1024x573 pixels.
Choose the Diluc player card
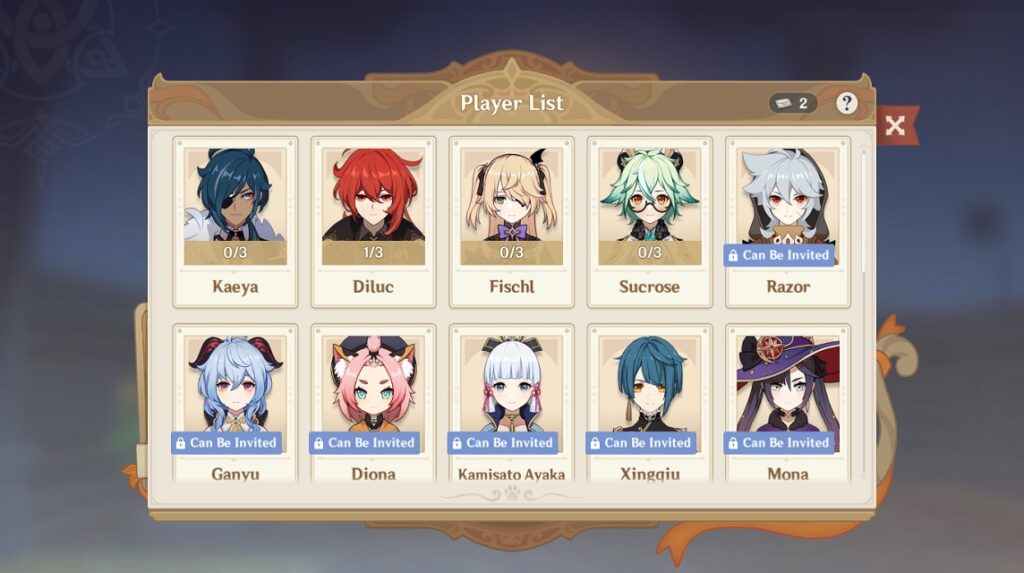[373, 221]
